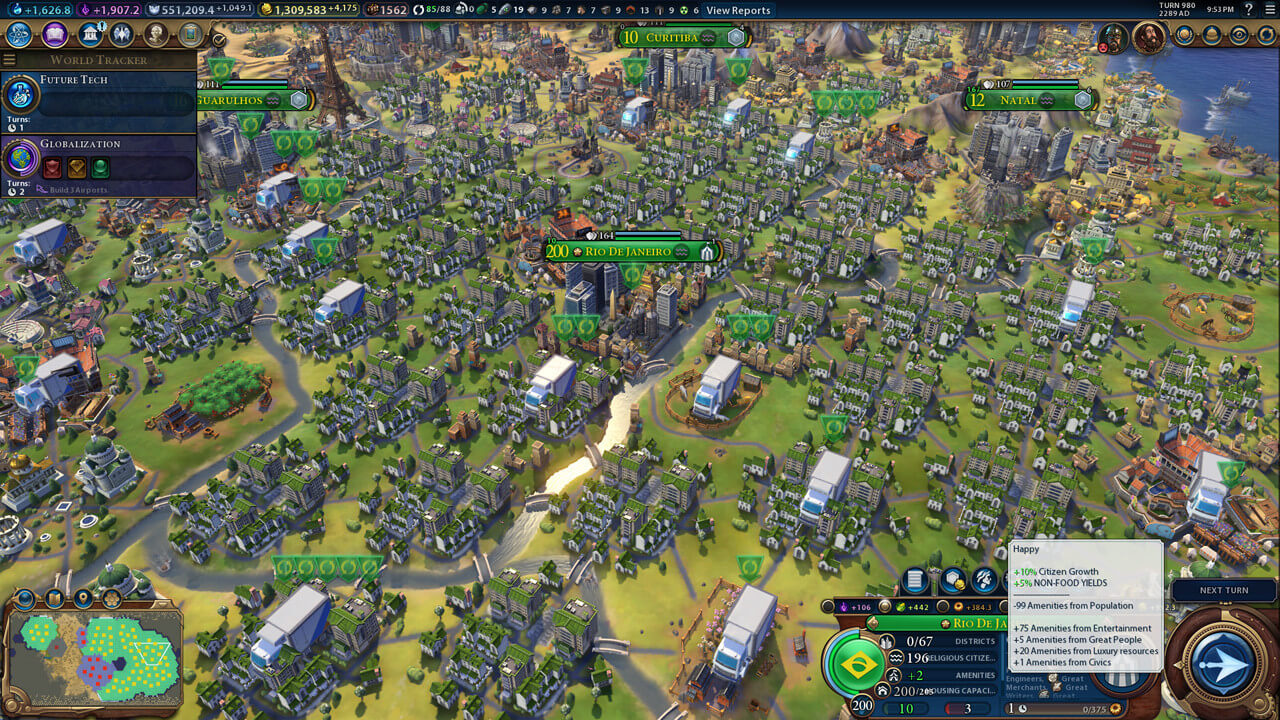
Task: Open the Civilopedia question mark button
Action: click(1248, 10)
